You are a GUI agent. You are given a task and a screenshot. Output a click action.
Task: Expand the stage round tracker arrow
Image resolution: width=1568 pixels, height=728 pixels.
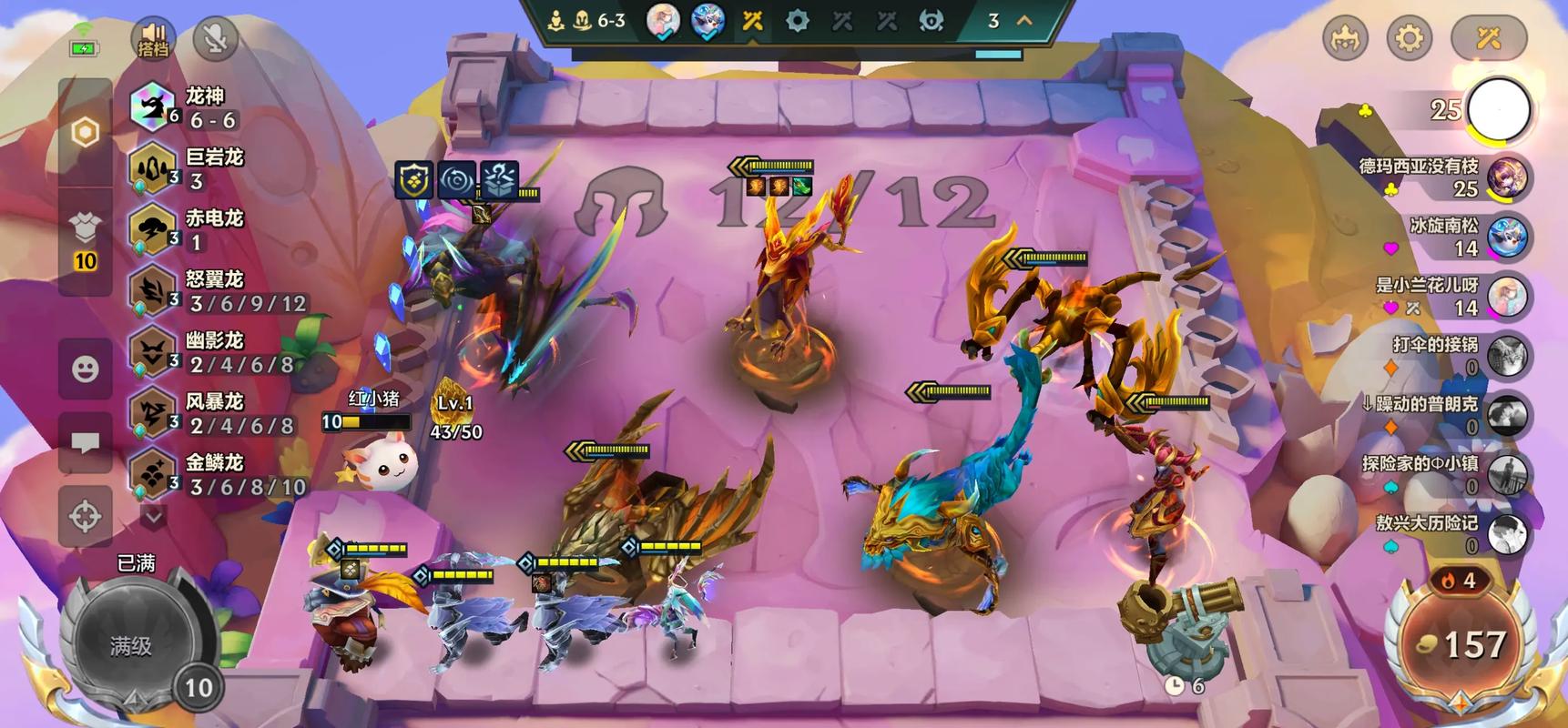pyautogui.click(x=1024, y=20)
